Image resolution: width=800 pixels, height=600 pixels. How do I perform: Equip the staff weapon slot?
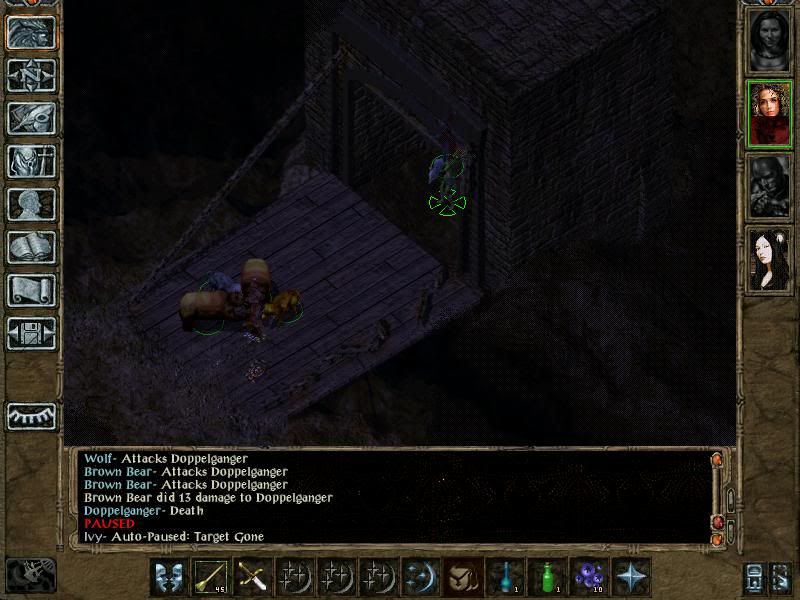pyautogui.click(x=211, y=577)
